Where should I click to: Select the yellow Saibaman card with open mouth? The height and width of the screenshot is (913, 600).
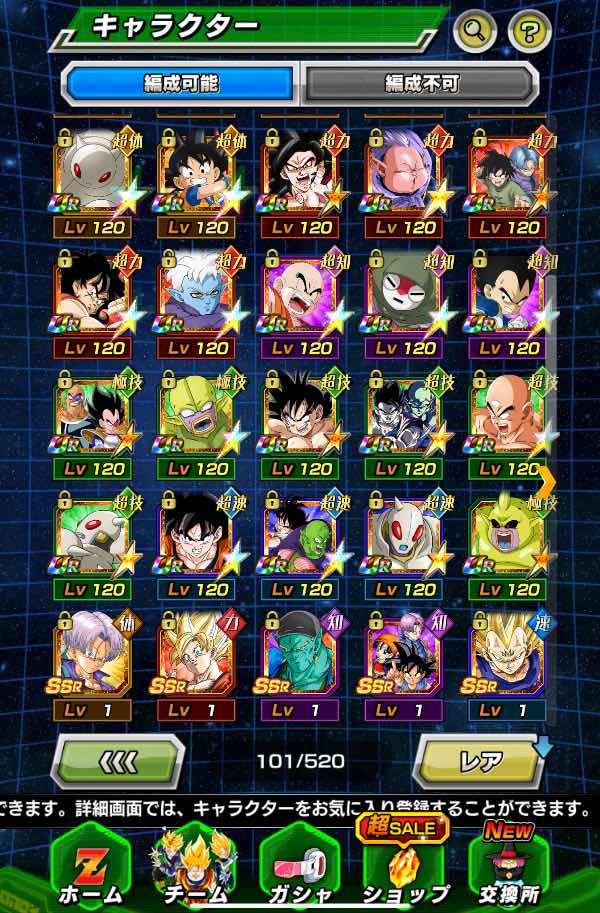(x=508, y=537)
